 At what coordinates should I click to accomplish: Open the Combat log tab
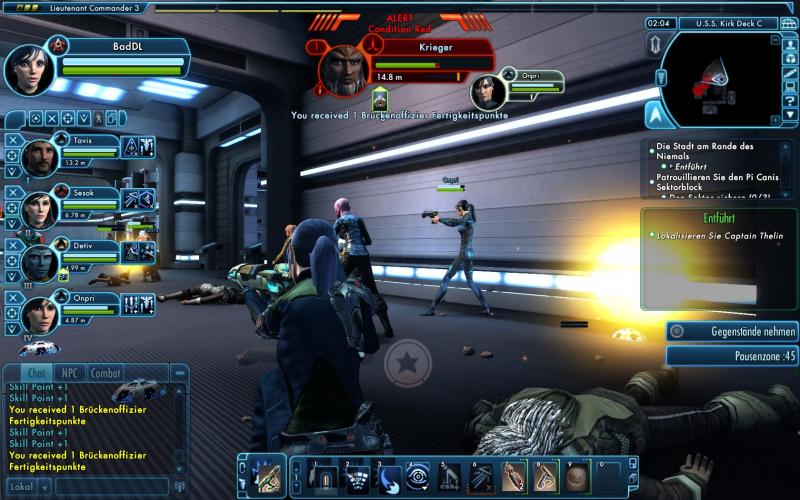106,373
